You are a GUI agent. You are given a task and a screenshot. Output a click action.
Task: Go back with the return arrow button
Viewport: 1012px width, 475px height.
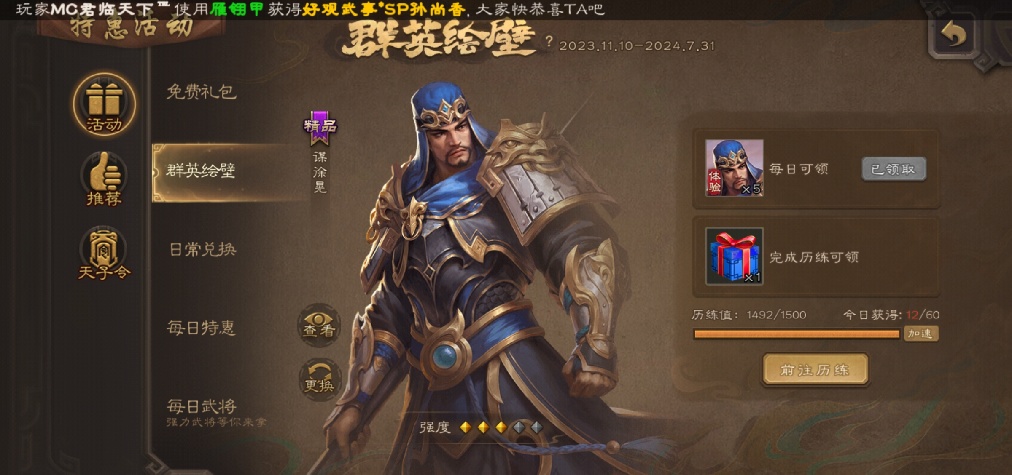click(x=955, y=36)
